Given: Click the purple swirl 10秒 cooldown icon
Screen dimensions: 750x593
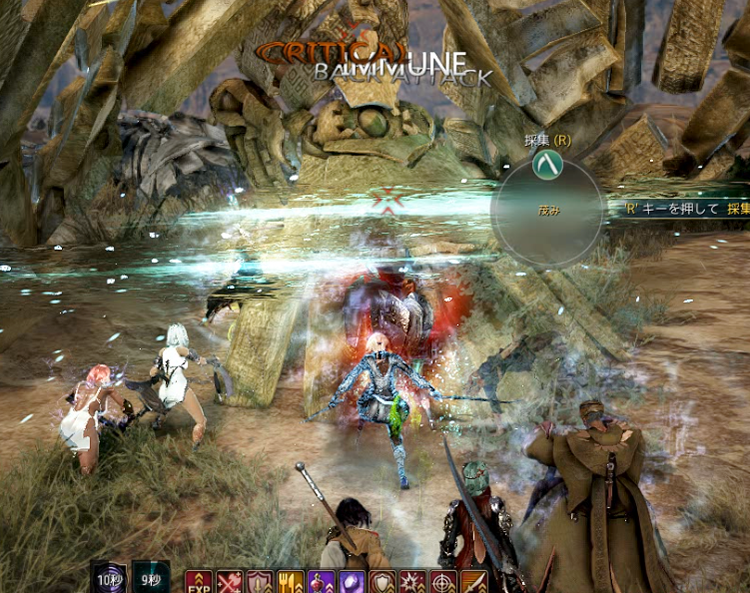Looking at the screenshot, I should pos(108,579).
